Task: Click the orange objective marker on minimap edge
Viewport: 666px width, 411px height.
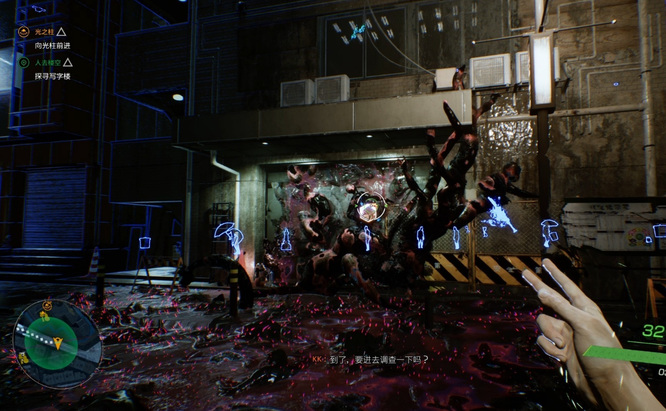Action: pyautogui.click(x=48, y=306)
